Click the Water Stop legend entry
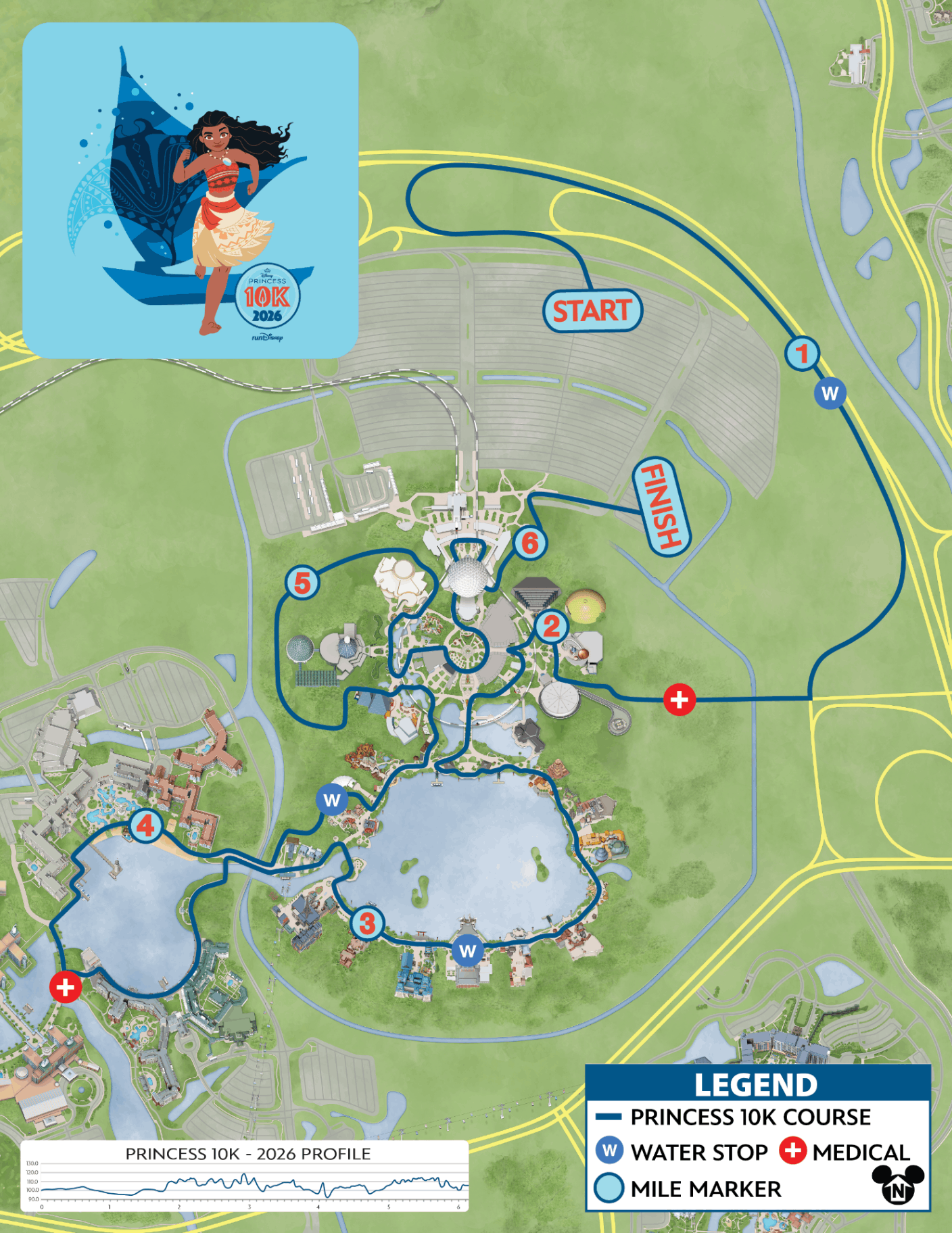 [683, 1151]
